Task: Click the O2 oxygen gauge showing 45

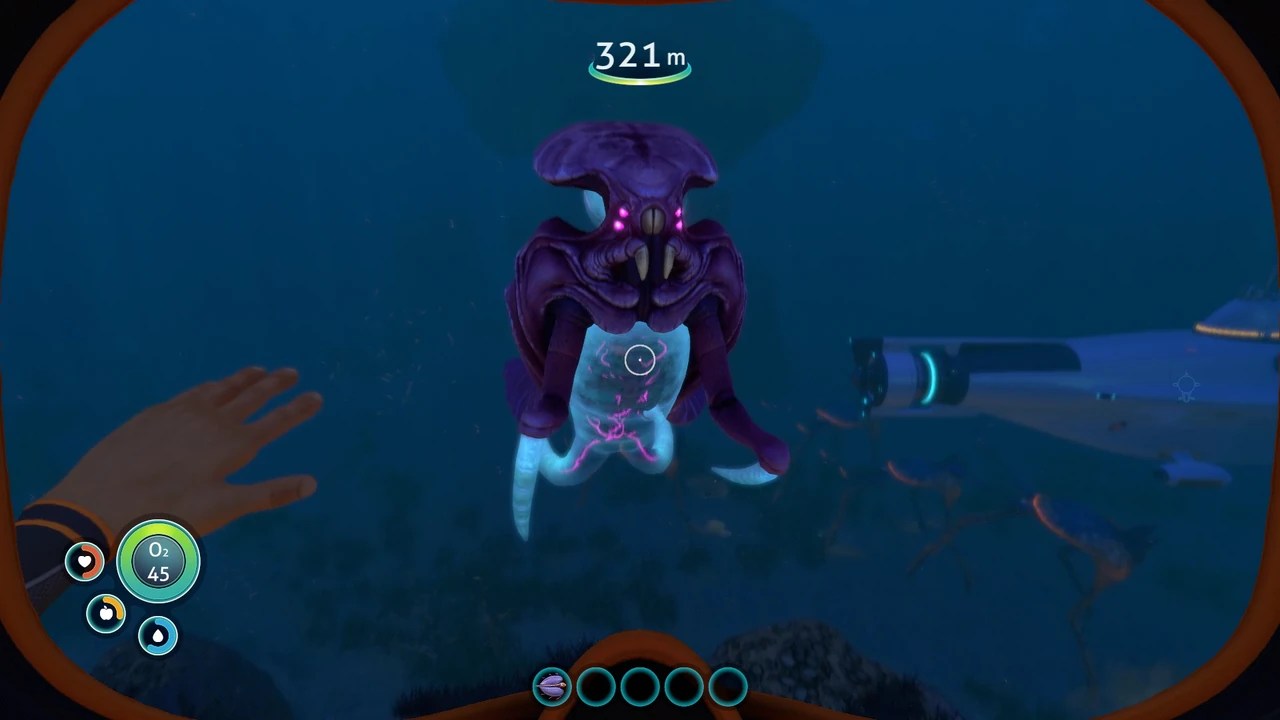Action: 157,561
